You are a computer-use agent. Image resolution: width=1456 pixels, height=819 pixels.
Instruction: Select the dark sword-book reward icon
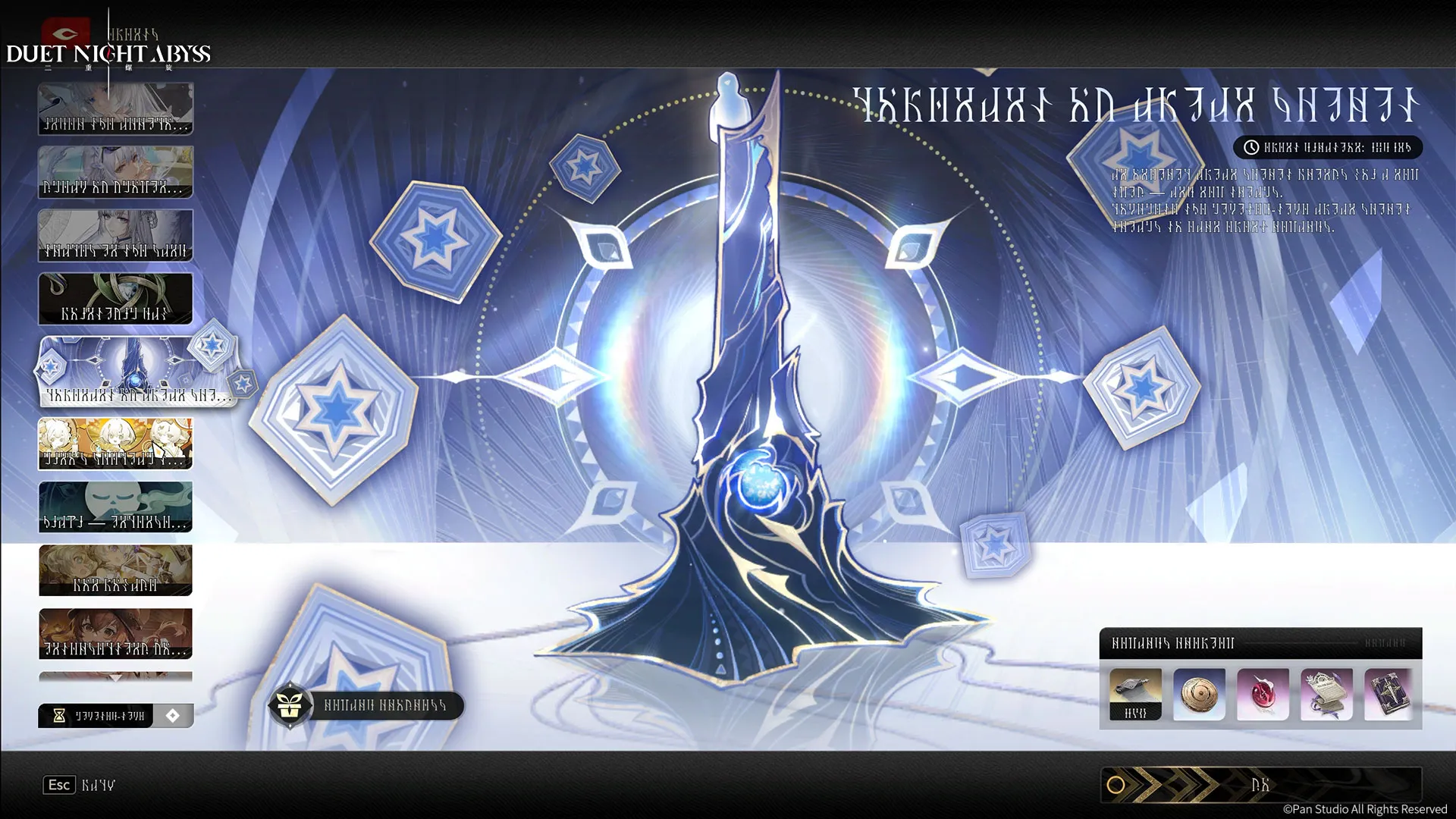click(1389, 694)
